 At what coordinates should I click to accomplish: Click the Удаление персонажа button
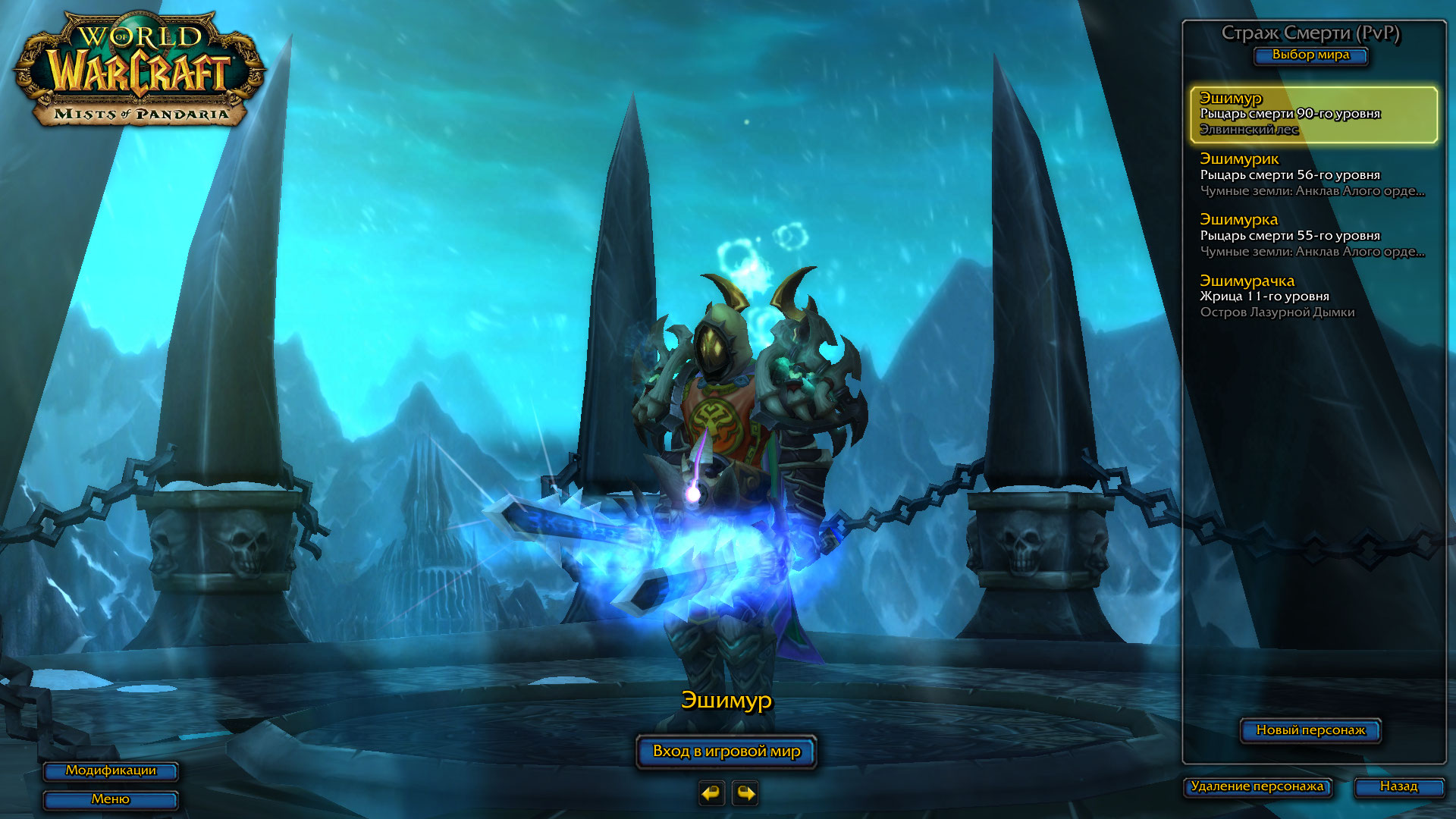coord(1257,786)
